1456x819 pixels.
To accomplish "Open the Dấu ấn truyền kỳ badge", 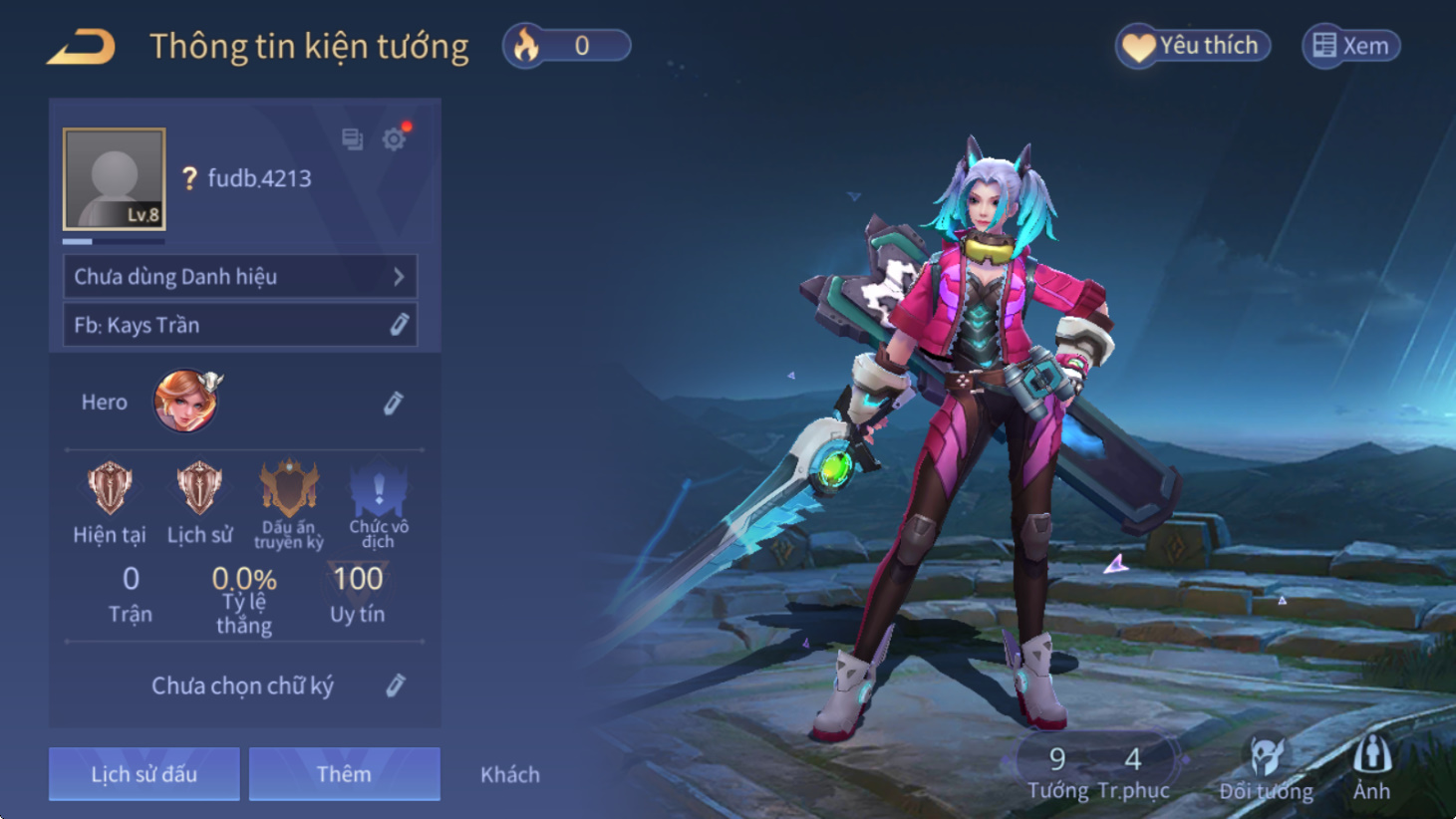I will pos(289,490).
